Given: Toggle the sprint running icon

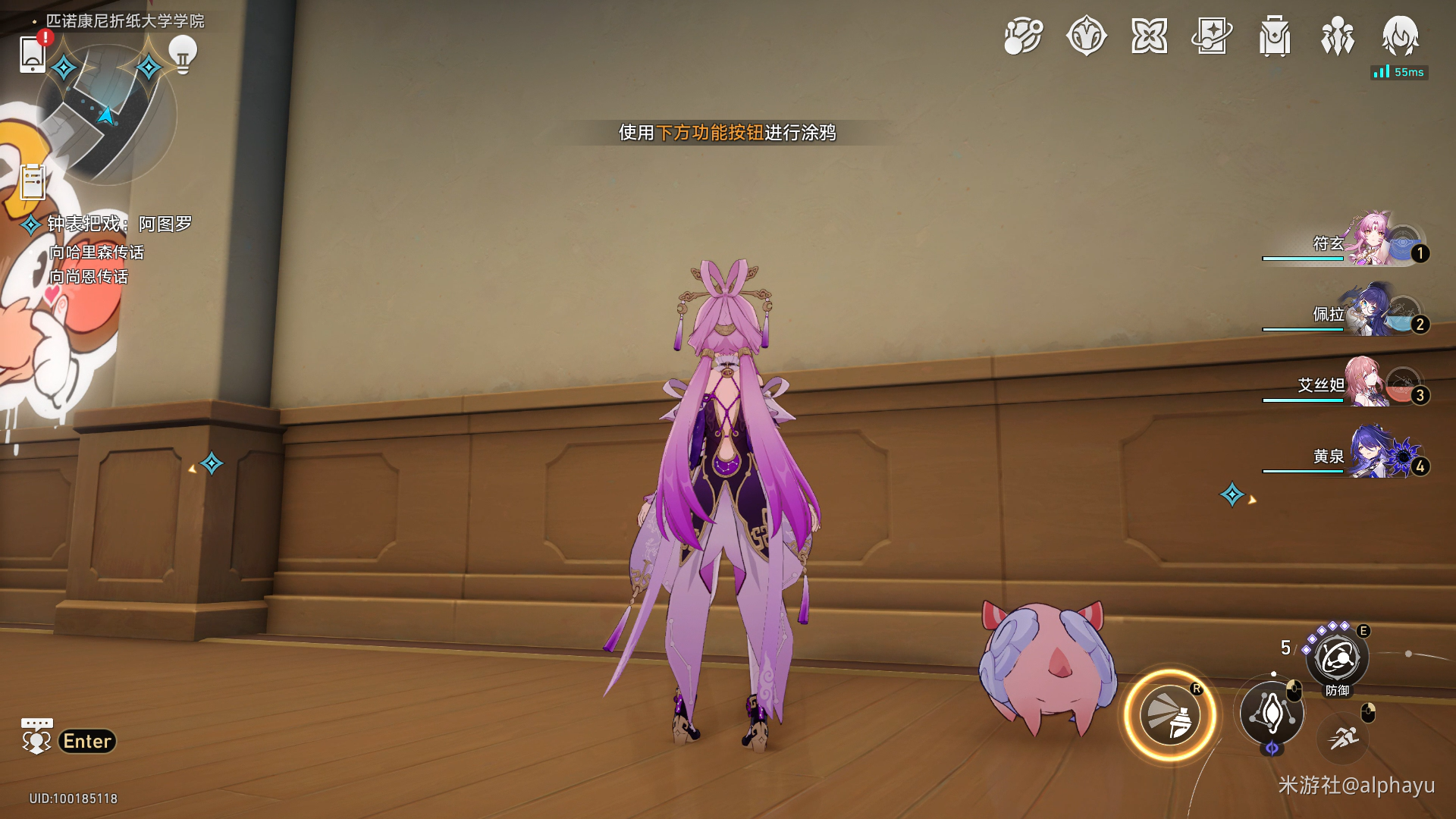Looking at the screenshot, I should pyautogui.click(x=1343, y=736).
